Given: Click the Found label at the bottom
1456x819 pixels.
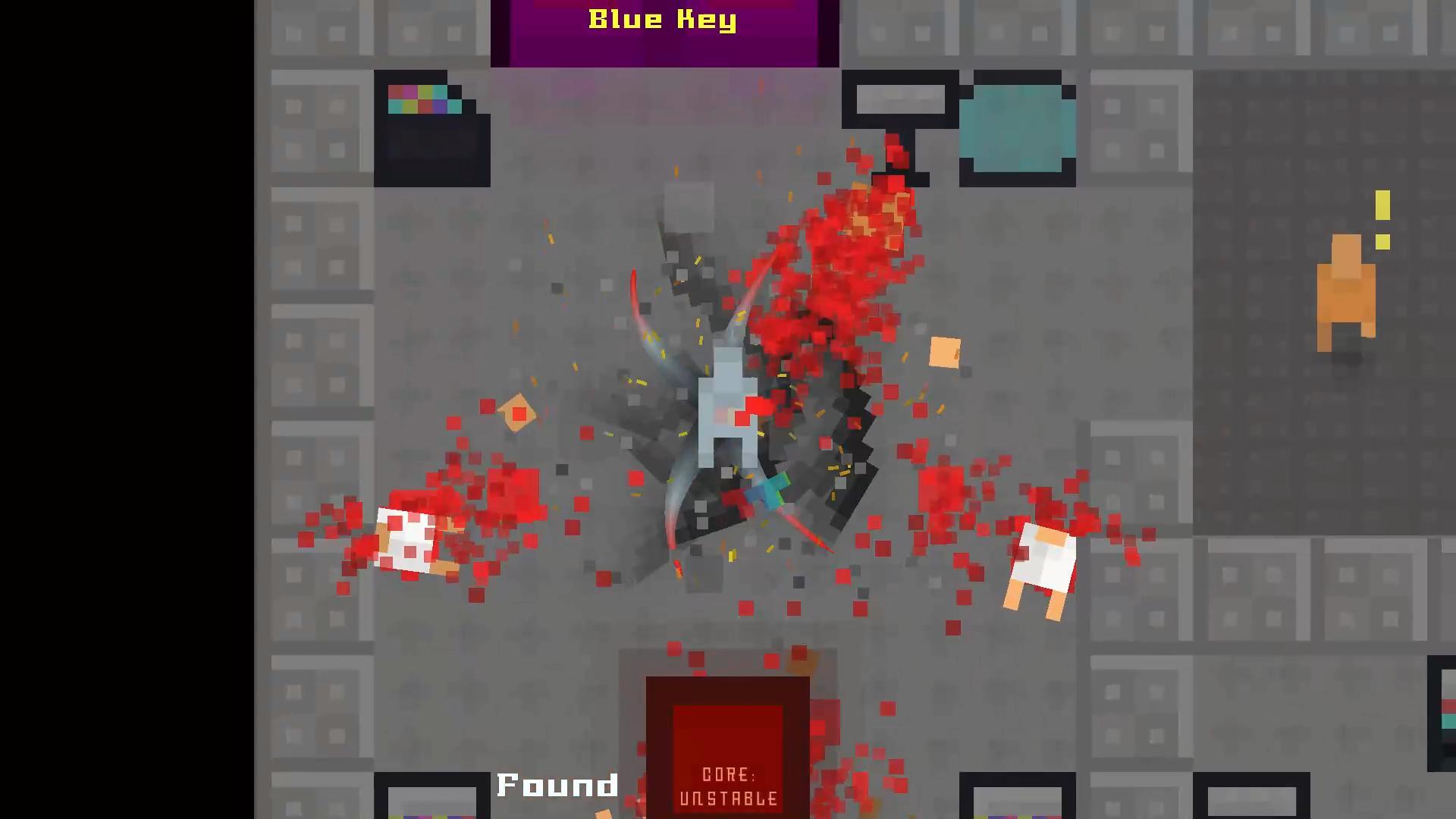Looking at the screenshot, I should pos(557,785).
